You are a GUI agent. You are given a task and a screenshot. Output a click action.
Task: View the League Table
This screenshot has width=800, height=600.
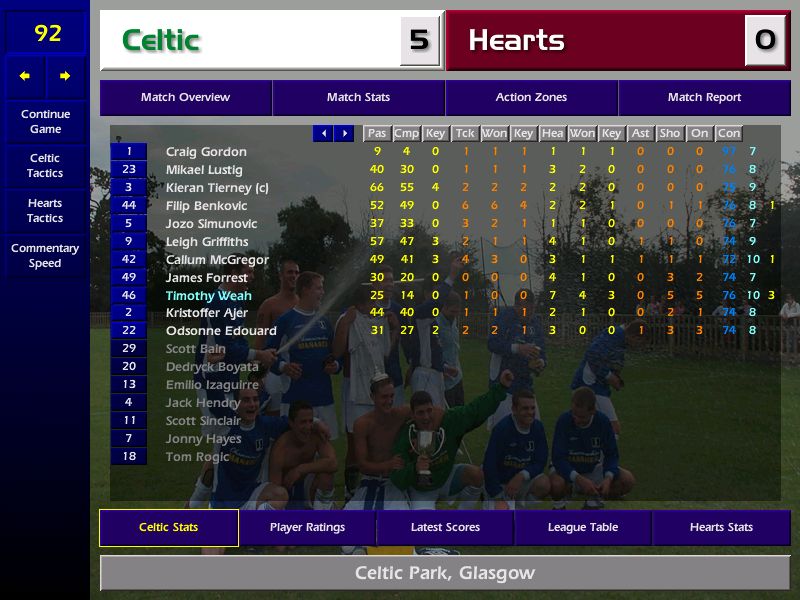tap(583, 528)
